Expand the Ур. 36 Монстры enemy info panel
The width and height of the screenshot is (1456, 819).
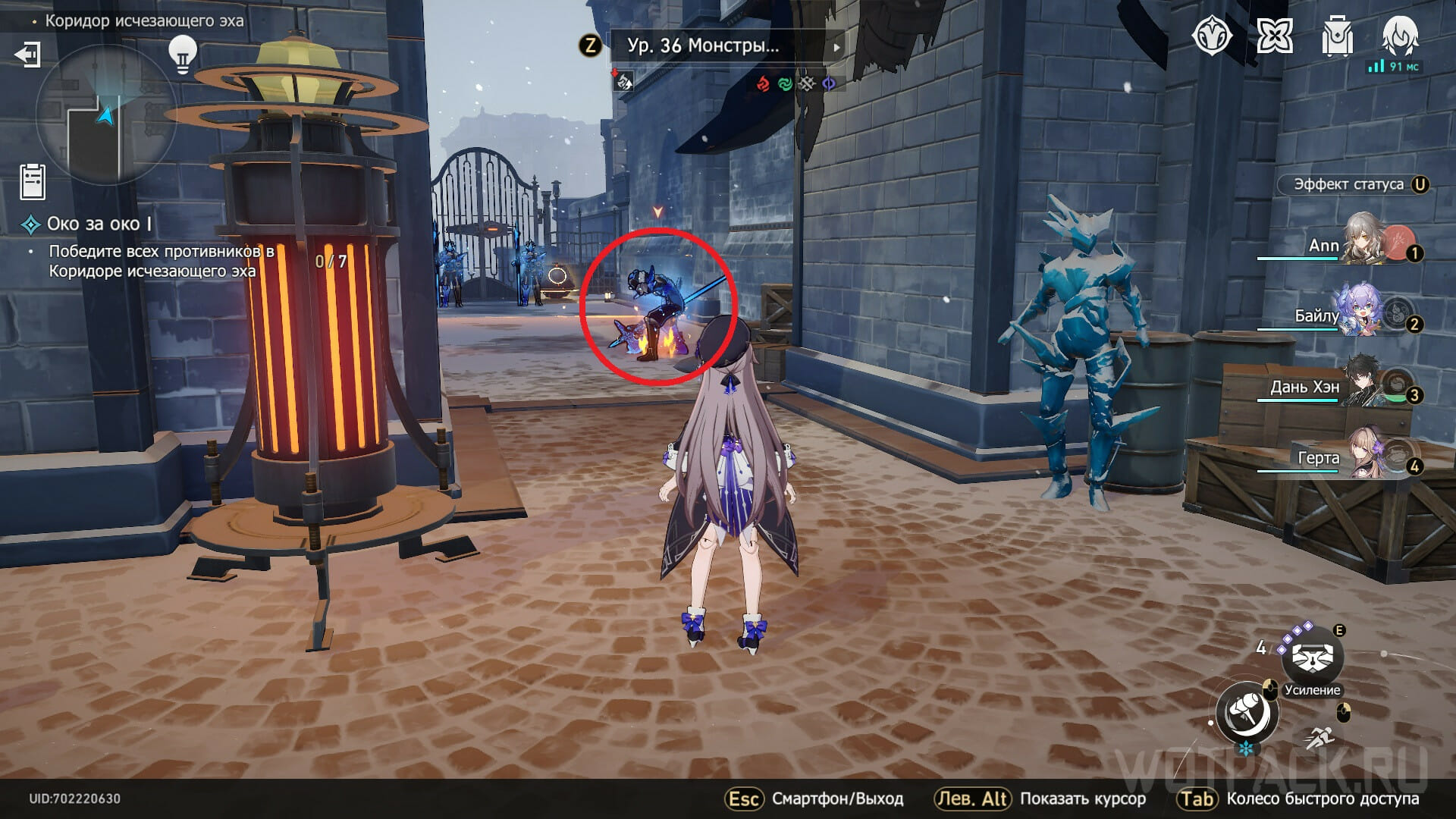[x=726, y=45]
